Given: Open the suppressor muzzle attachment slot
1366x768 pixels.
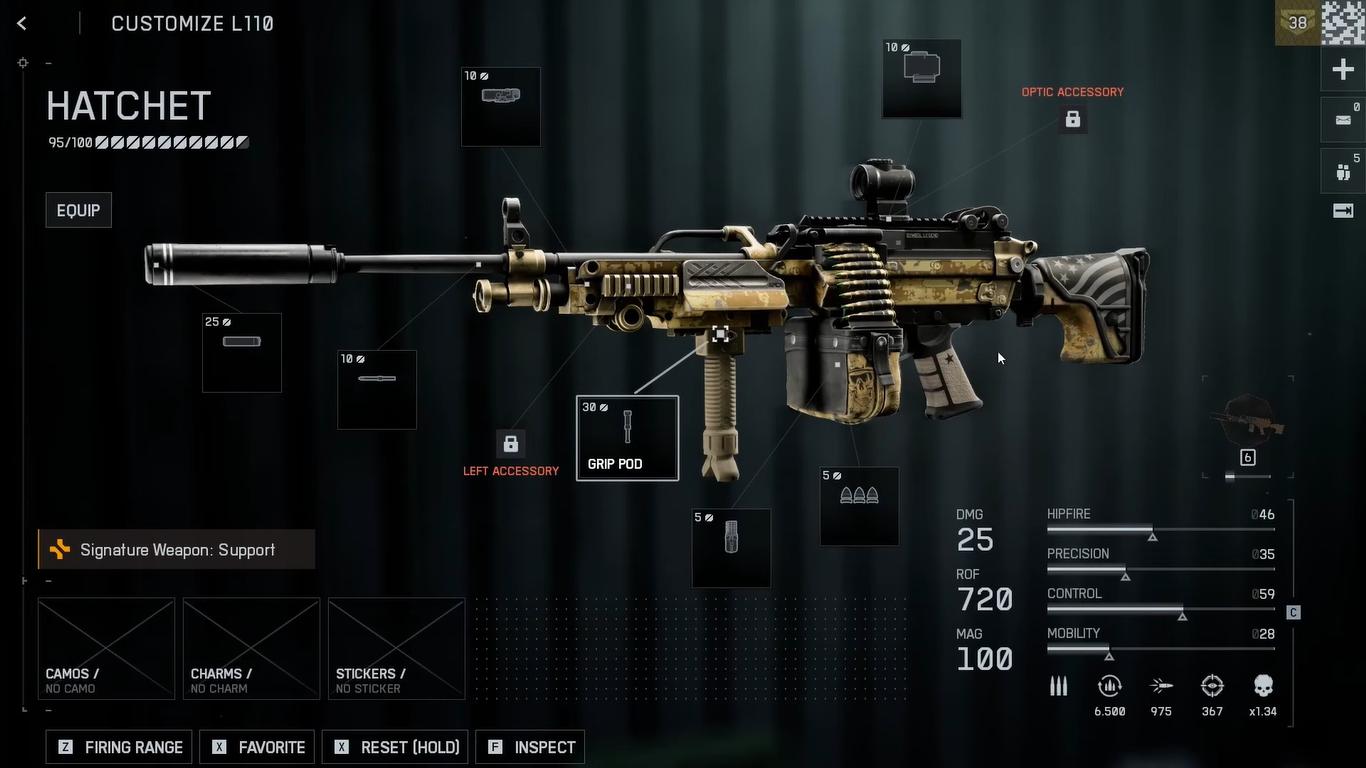Looking at the screenshot, I should point(242,352).
